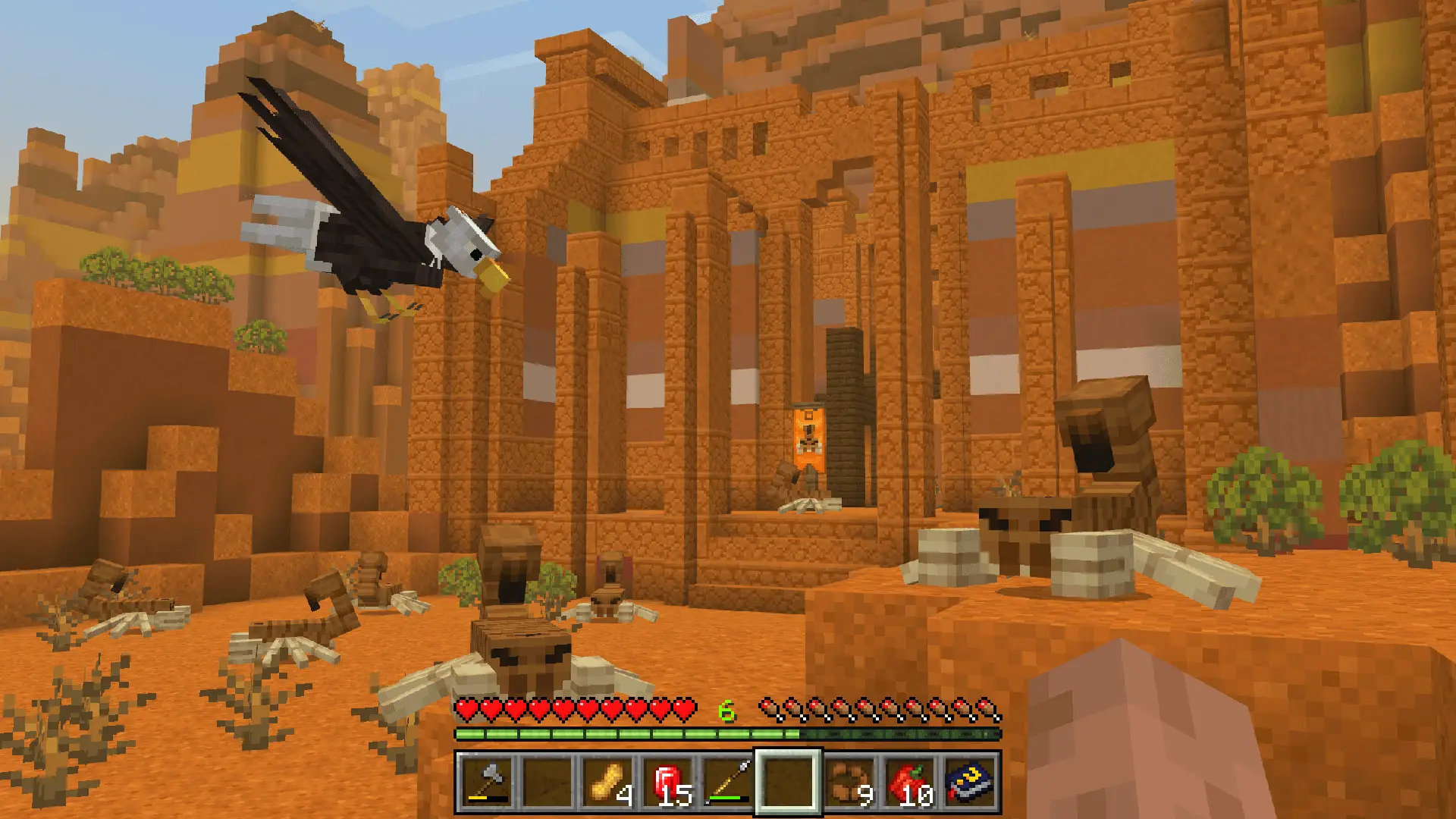1456x819 pixels.
Task: Select the axe hotbar slot
Action: pos(486,782)
